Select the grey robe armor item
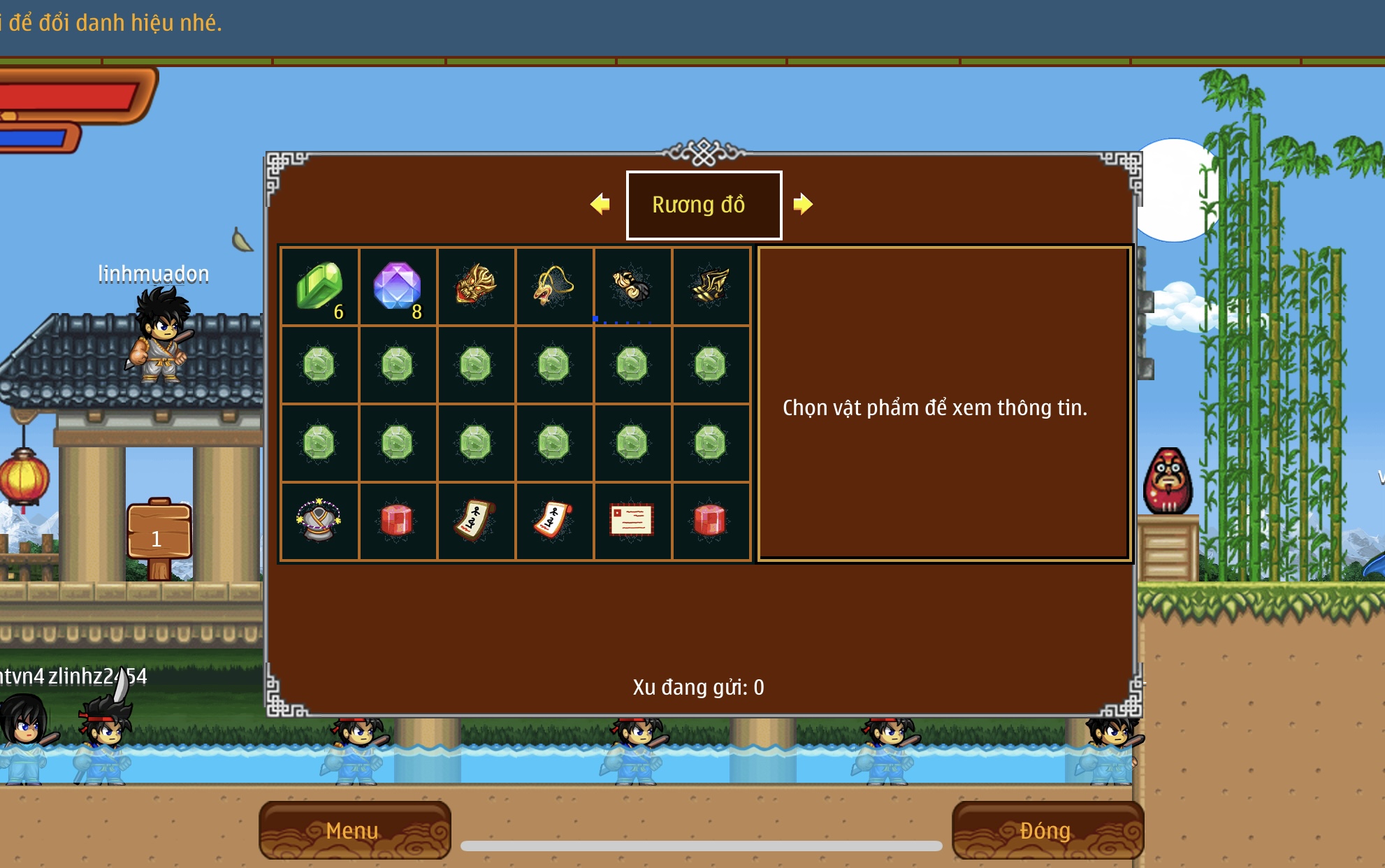 click(319, 521)
